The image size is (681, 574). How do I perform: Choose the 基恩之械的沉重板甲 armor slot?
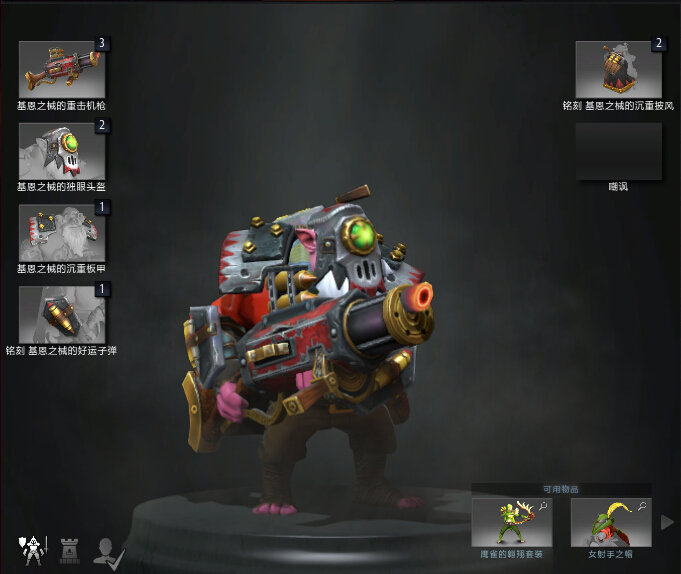point(62,232)
